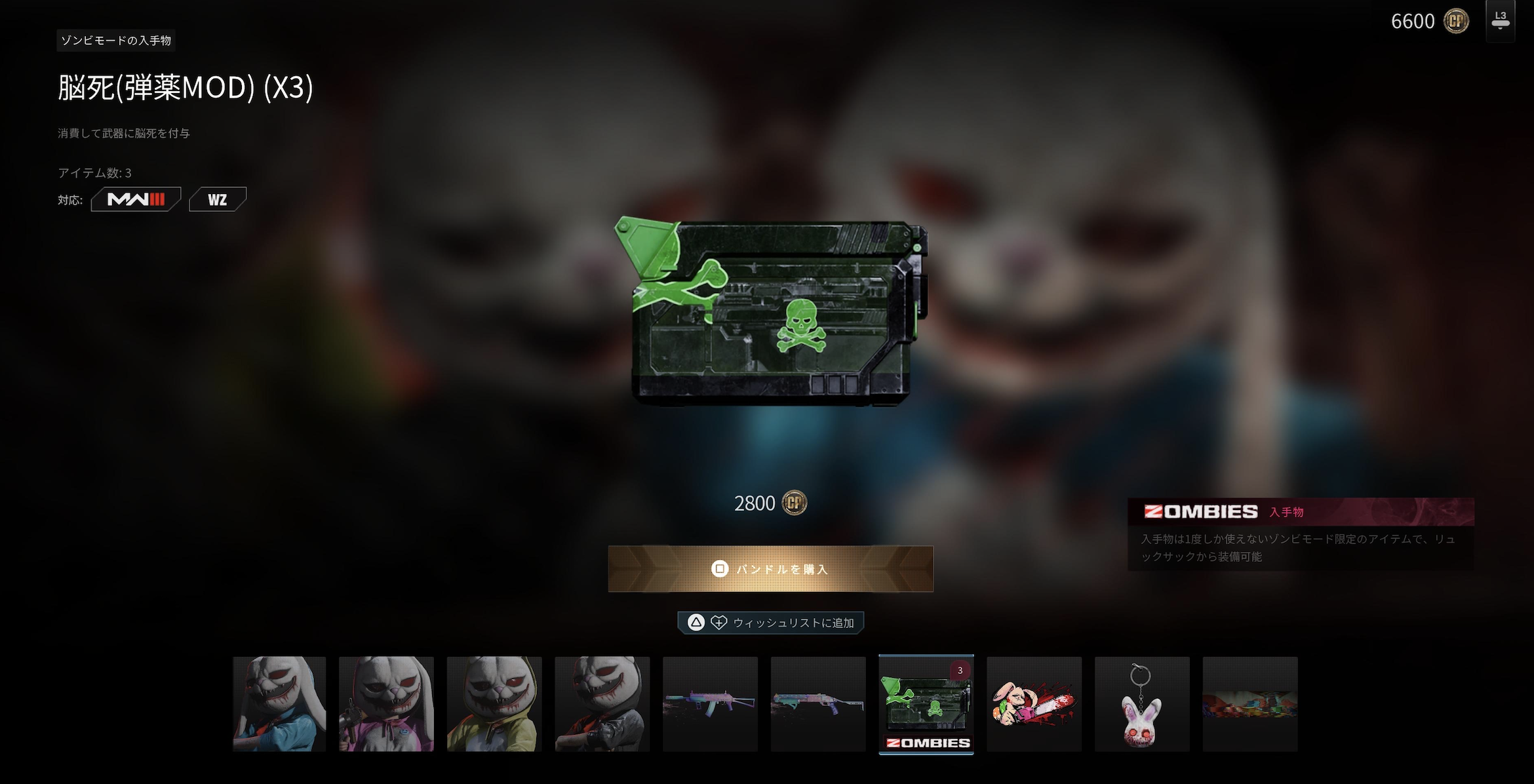Viewport: 1534px width, 784px height.
Task: Show the gray hoodie bunny operator skin
Action: [602, 704]
